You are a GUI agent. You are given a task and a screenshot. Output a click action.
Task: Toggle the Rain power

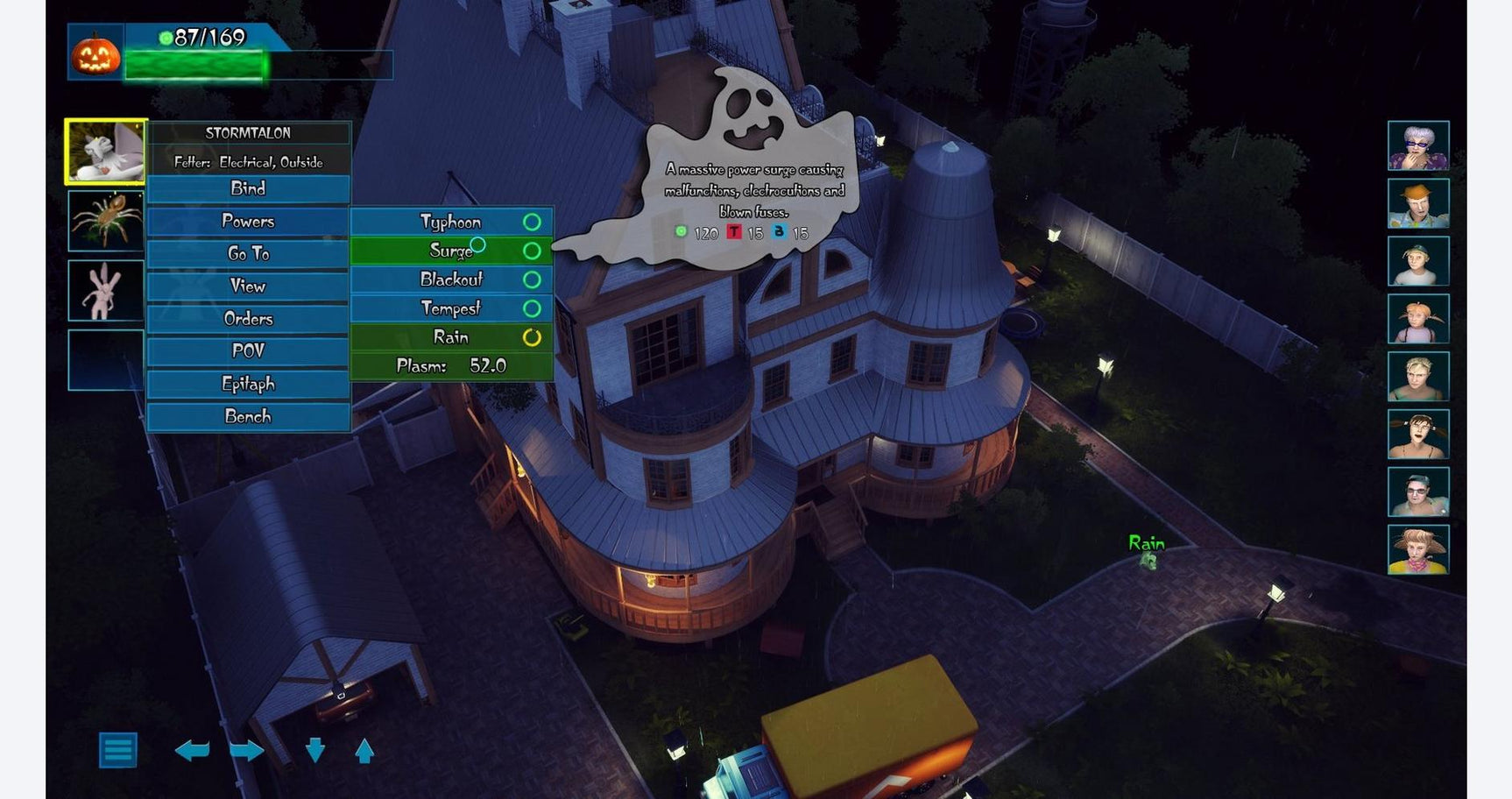(x=451, y=337)
